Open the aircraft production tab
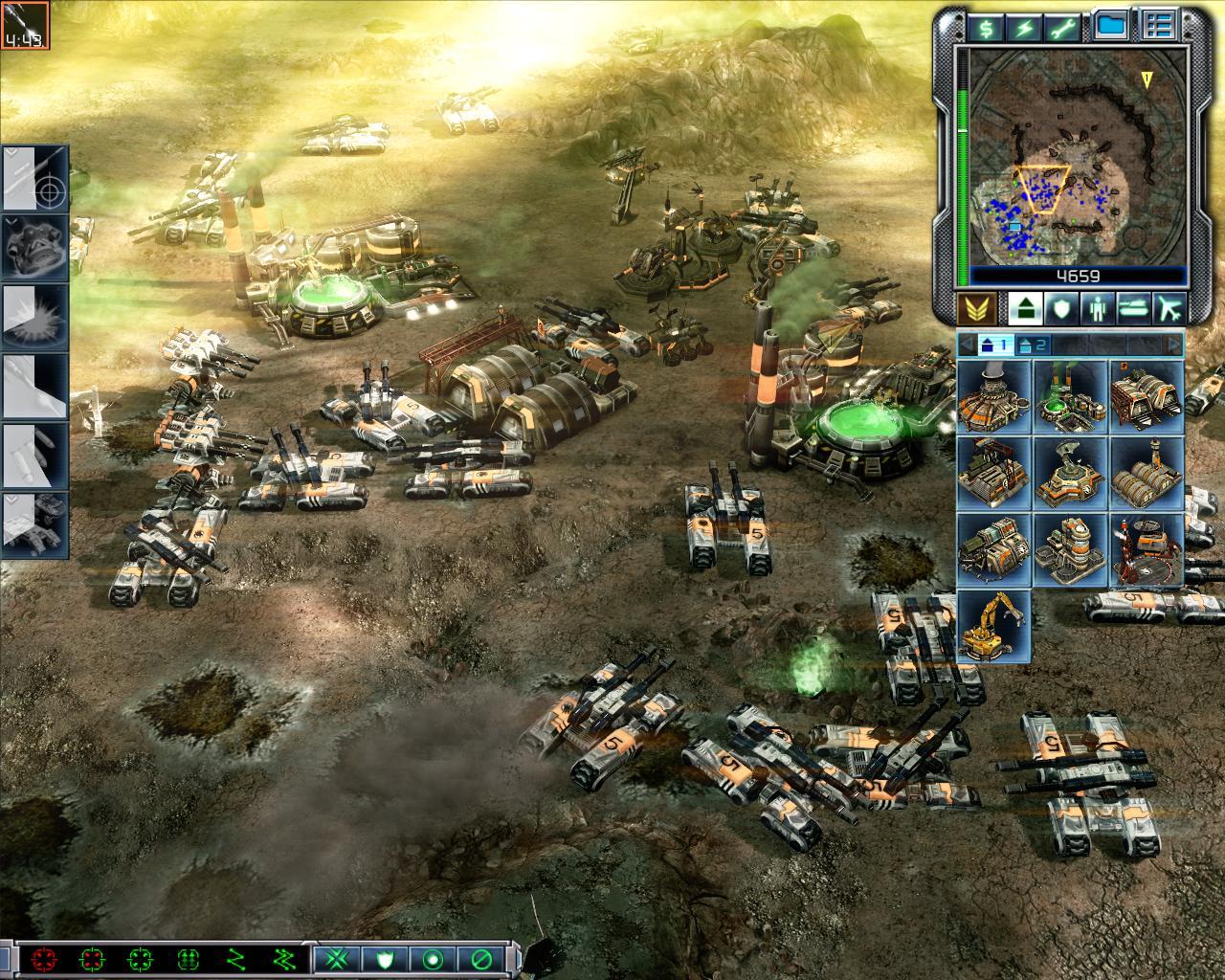The image size is (1225, 980). [1169, 308]
